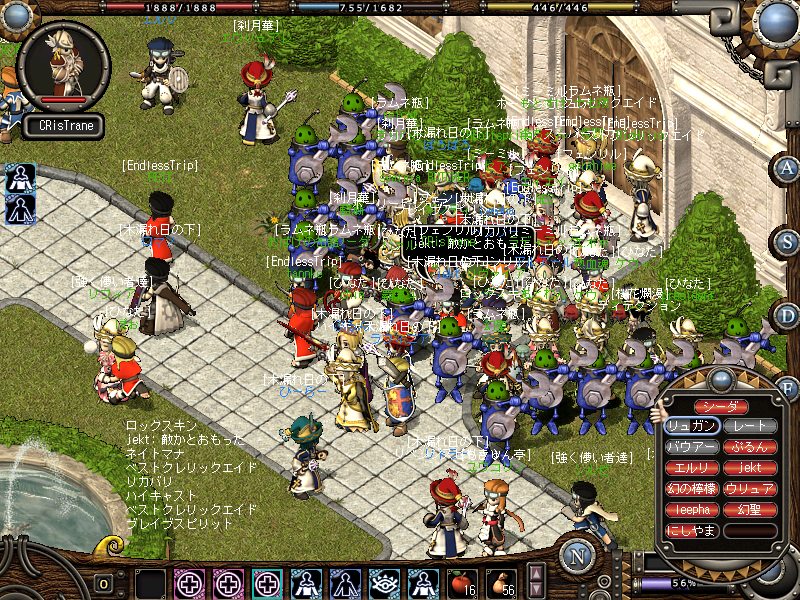Use the red apple item slot
The width and height of the screenshot is (800, 600).
coord(461,582)
